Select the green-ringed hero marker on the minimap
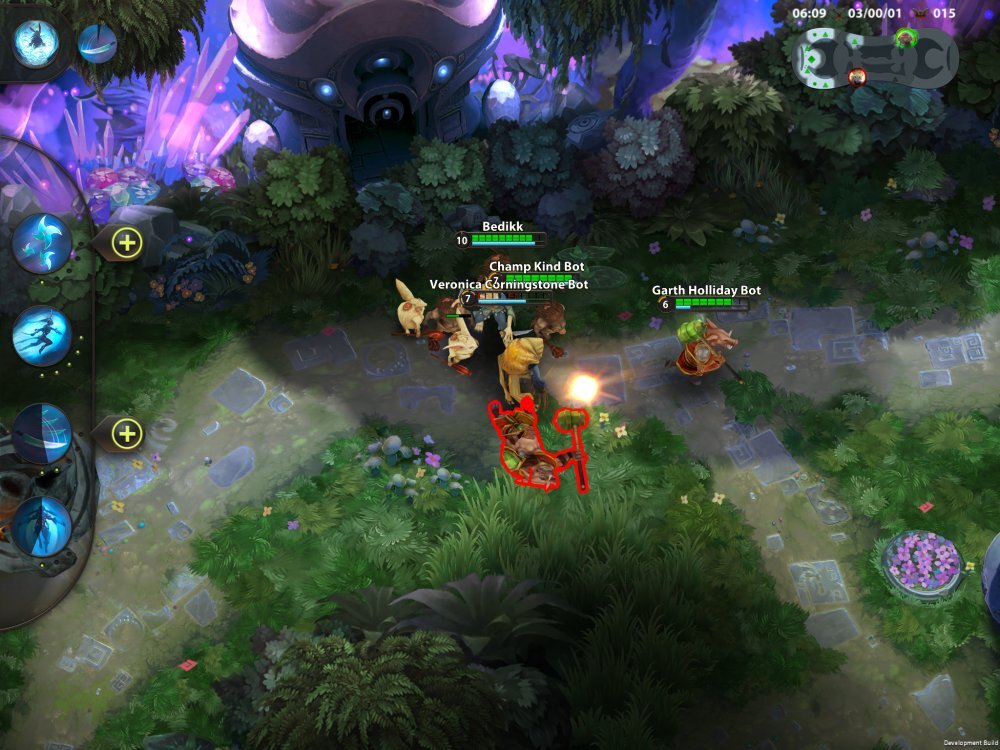1000x750 pixels. coord(906,38)
